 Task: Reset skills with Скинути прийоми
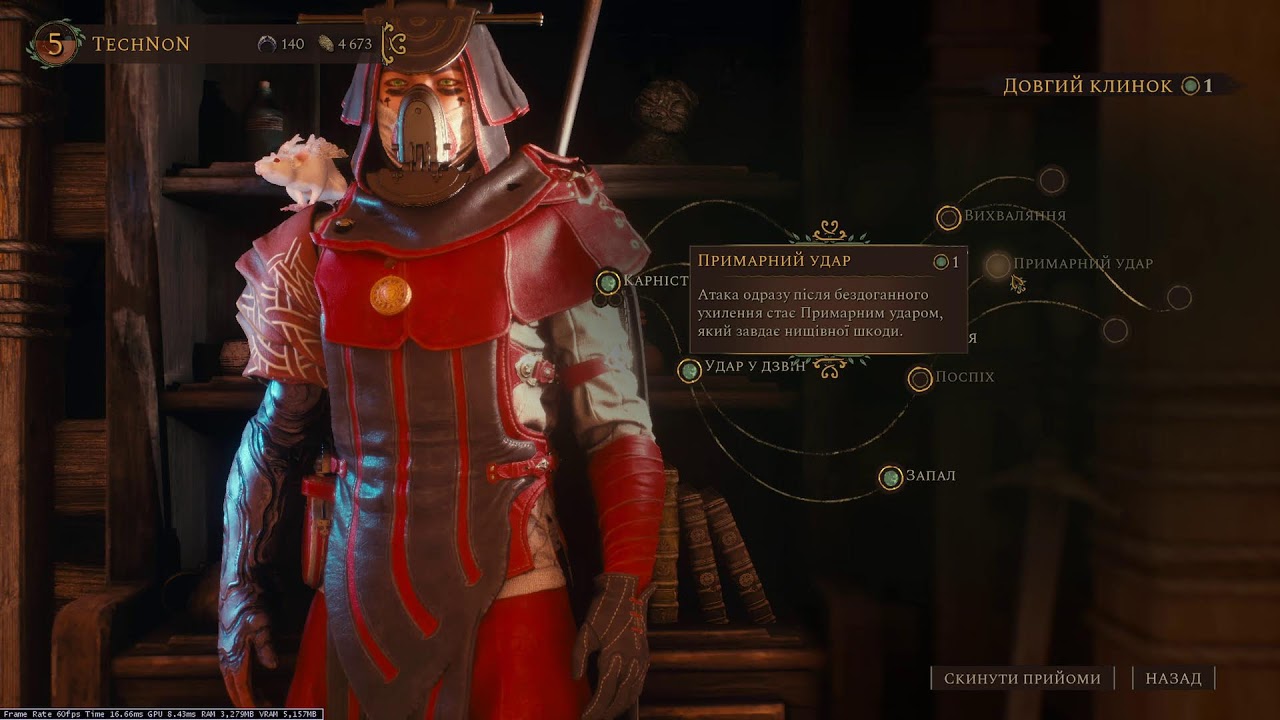point(1022,678)
